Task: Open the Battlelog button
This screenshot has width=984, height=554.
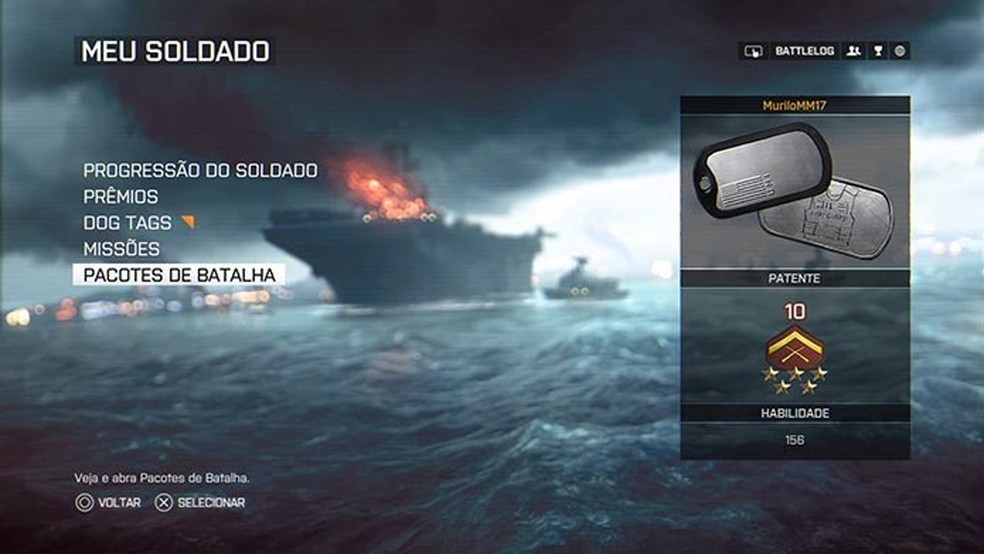Action: click(804, 51)
